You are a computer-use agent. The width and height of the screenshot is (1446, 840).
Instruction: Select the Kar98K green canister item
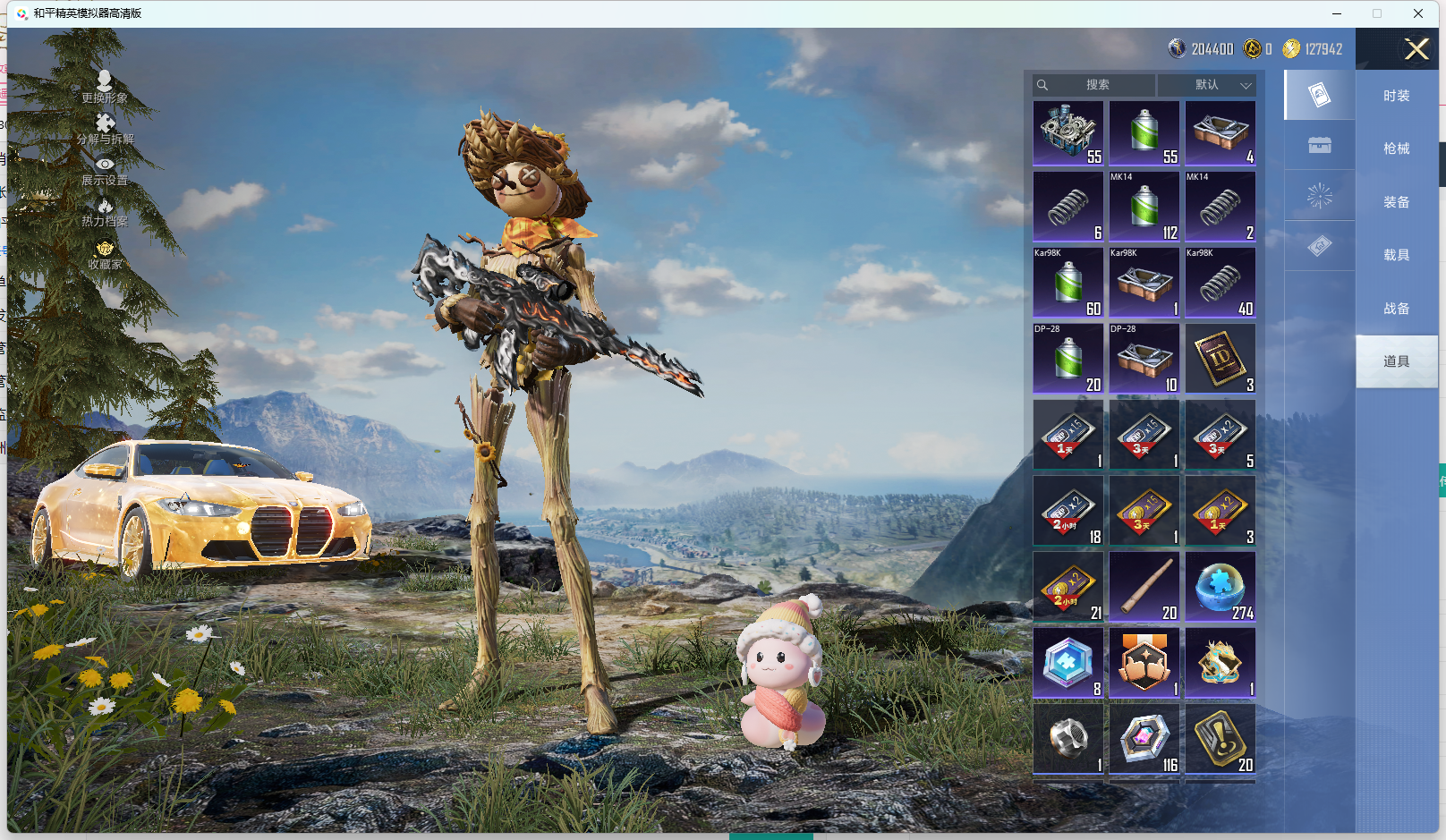[1068, 283]
